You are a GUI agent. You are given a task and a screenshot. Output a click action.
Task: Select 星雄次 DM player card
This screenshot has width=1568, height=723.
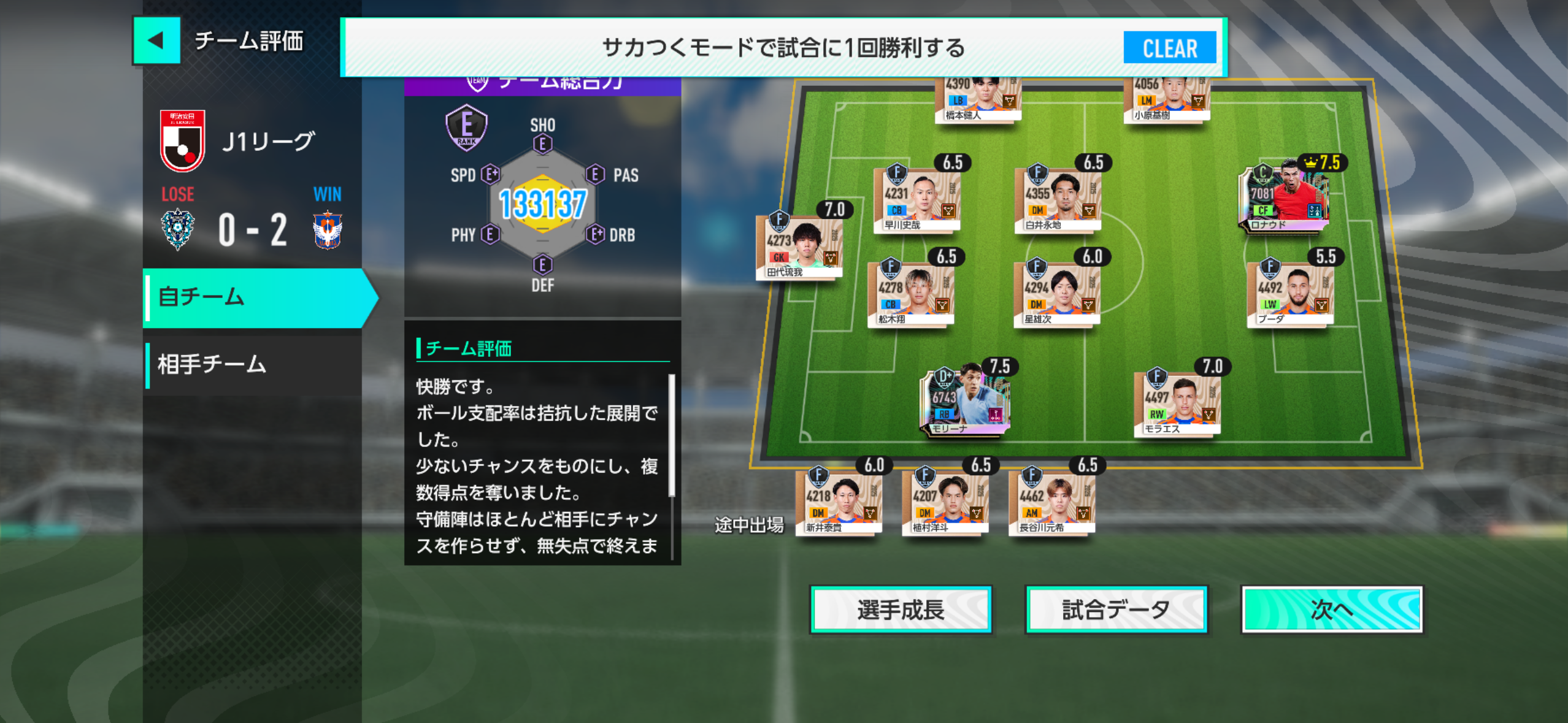[x=1056, y=293]
